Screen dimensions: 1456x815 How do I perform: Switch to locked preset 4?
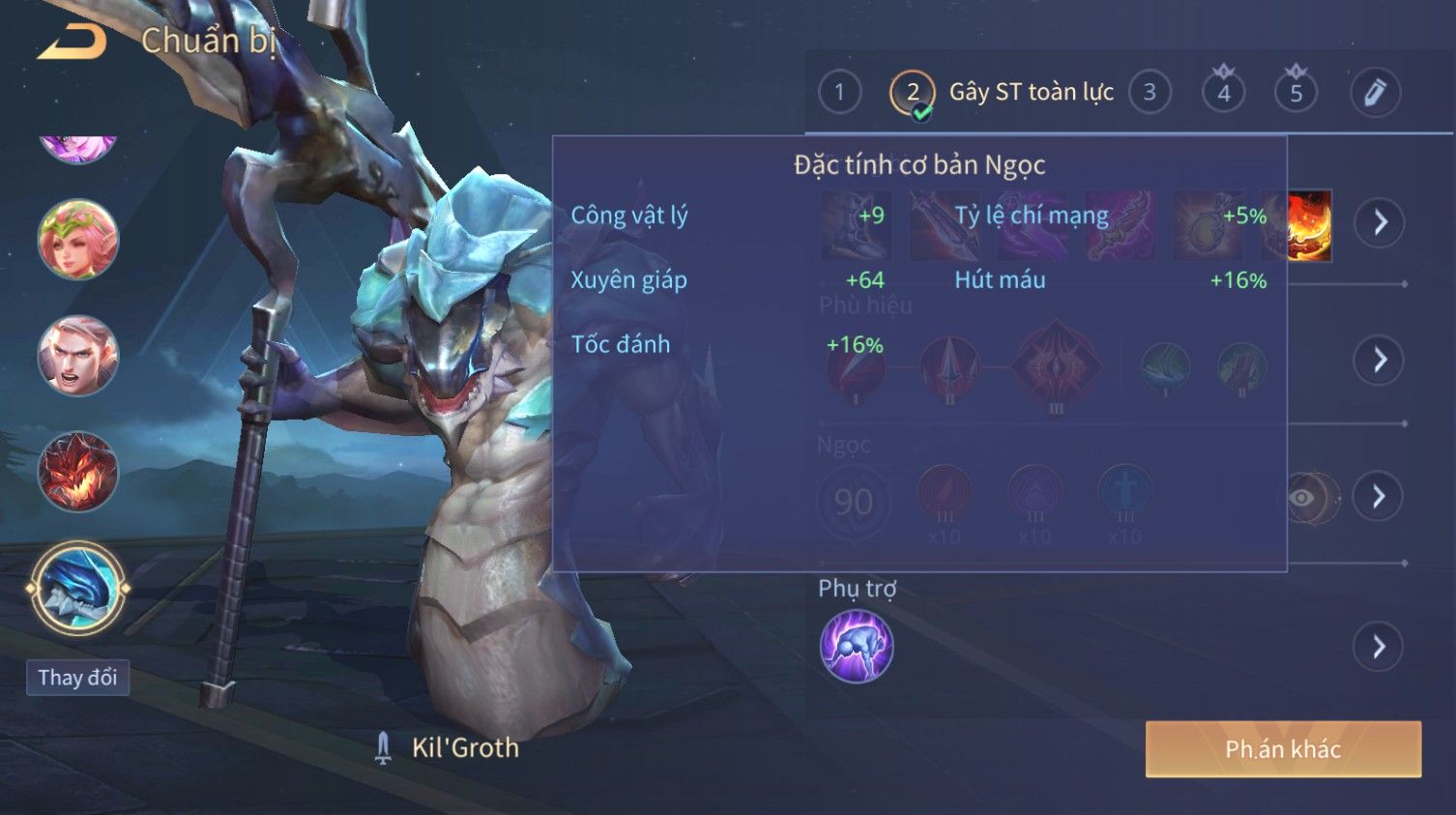(1223, 93)
